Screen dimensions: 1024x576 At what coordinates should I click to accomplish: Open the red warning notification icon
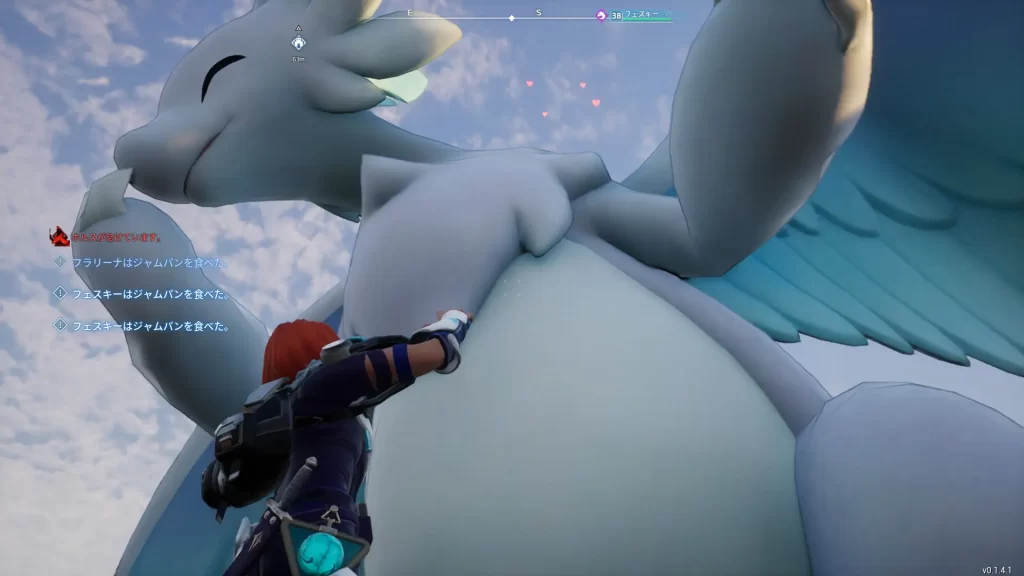[x=58, y=237]
